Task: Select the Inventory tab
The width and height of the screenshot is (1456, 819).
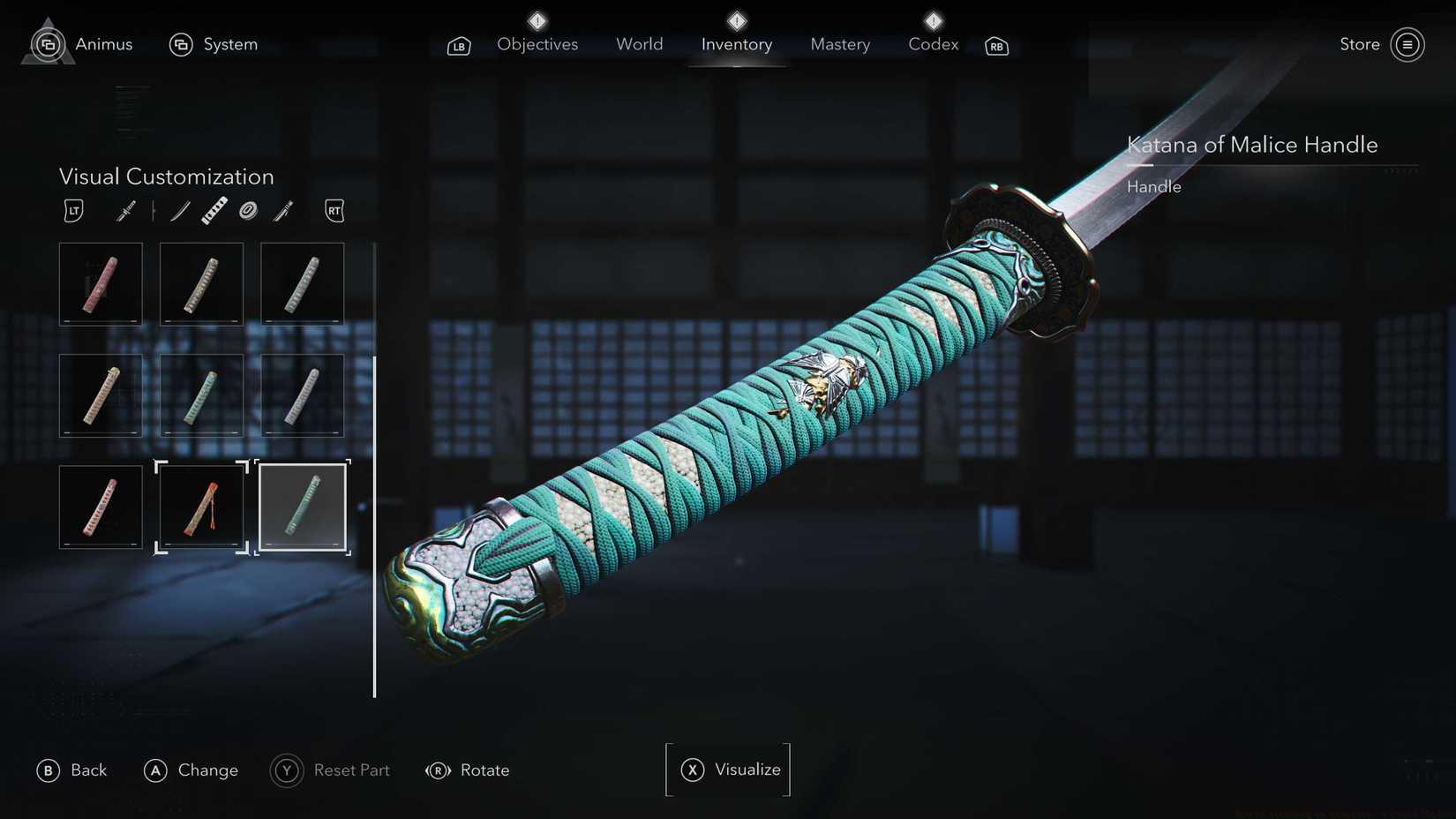Action: [736, 44]
